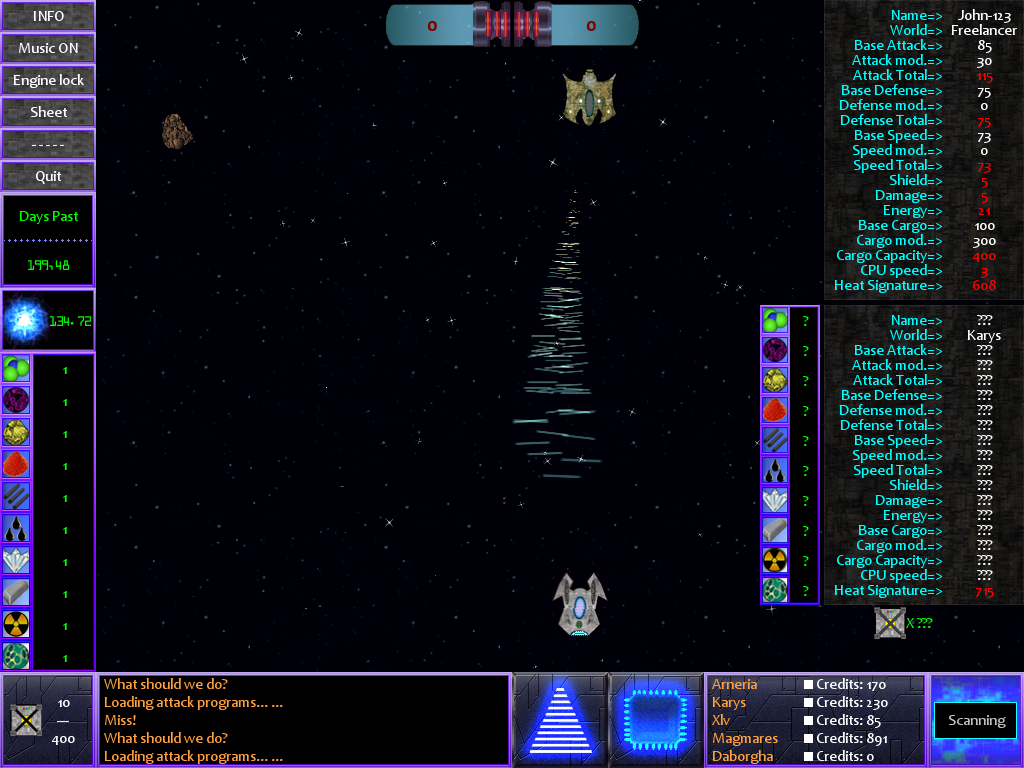Quit the game
1024x768 pixels.
[48, 176]
